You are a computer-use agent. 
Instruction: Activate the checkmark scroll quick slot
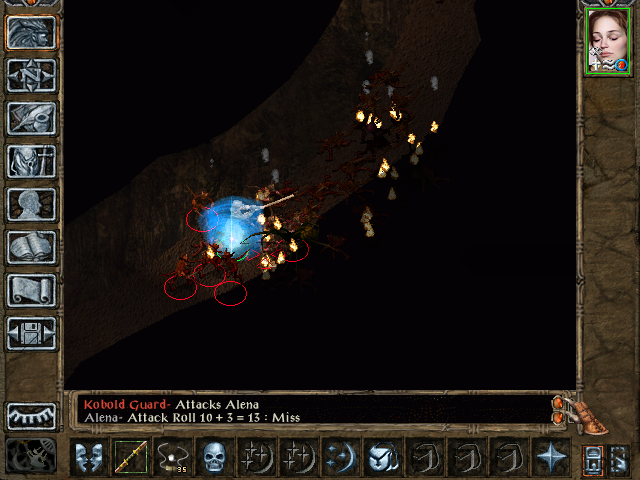pyautogui.click(x=381, y=457)
